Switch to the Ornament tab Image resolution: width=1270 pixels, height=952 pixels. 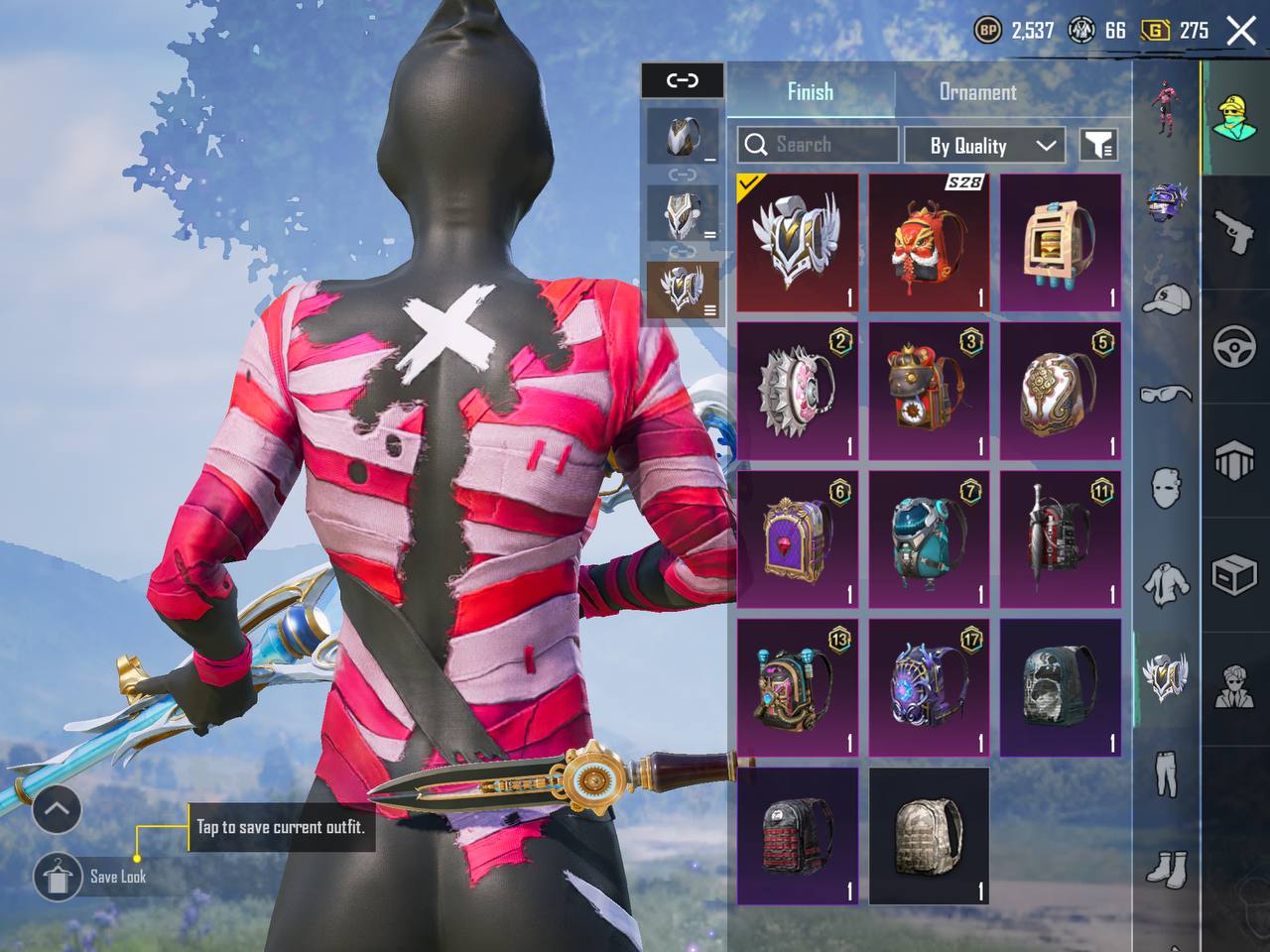pos(977,92)
